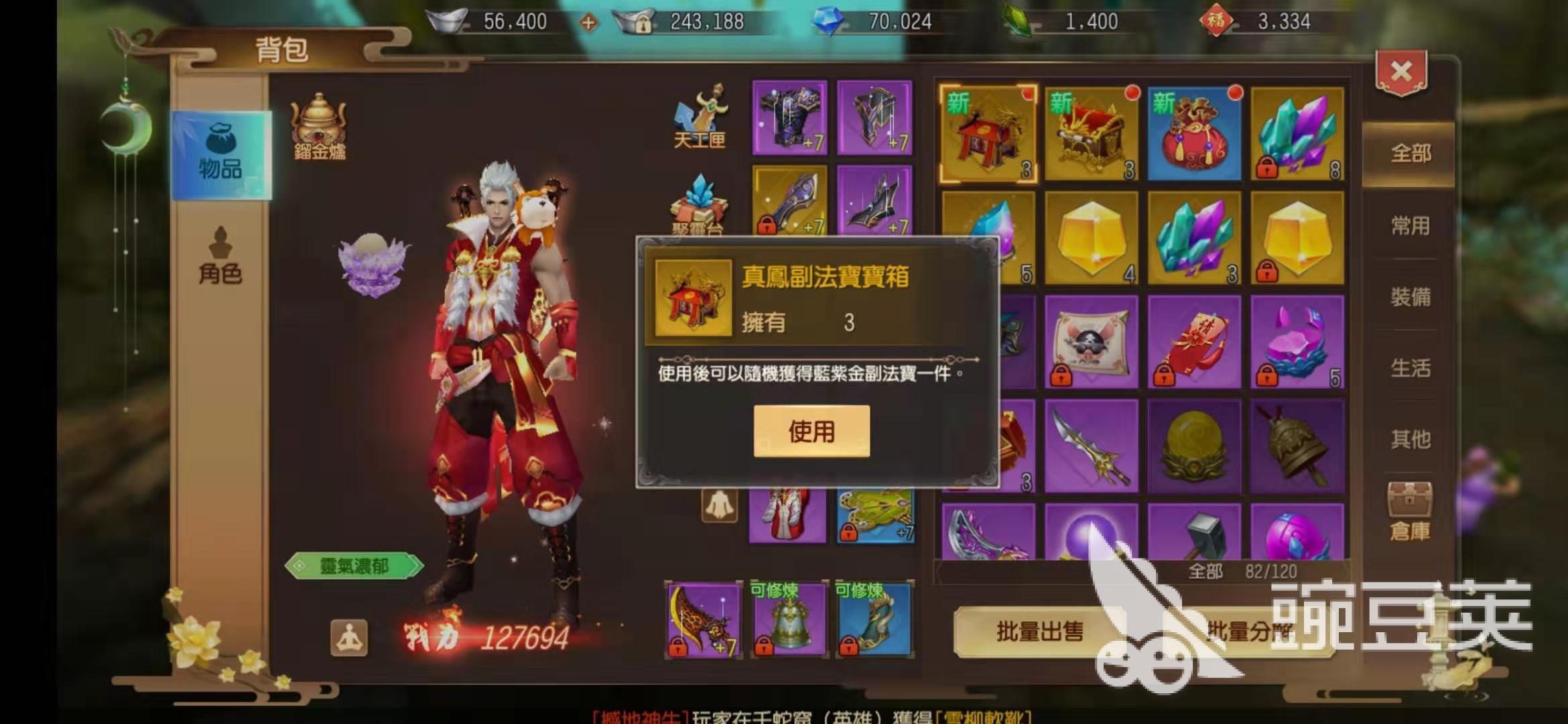Screen dimensions: 1568x724
Task: Select the 新 red lucky bag item
Action: point(1195,134)
